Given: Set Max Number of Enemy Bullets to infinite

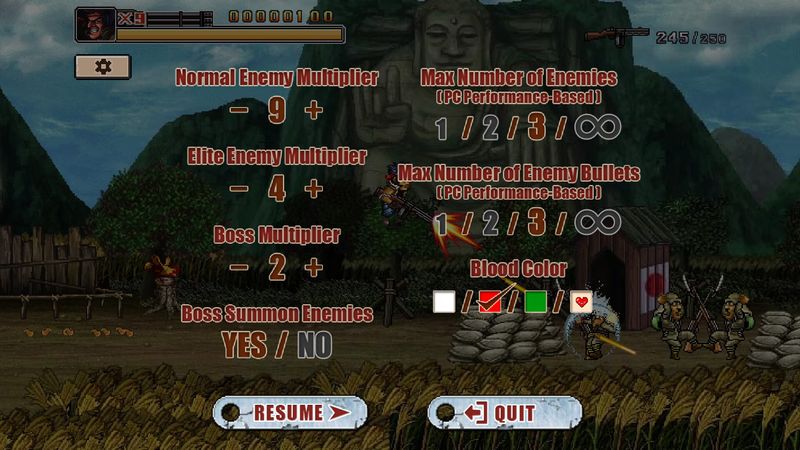Looking at the screenshot, I should pyautogui.click(x=597, y=222).
